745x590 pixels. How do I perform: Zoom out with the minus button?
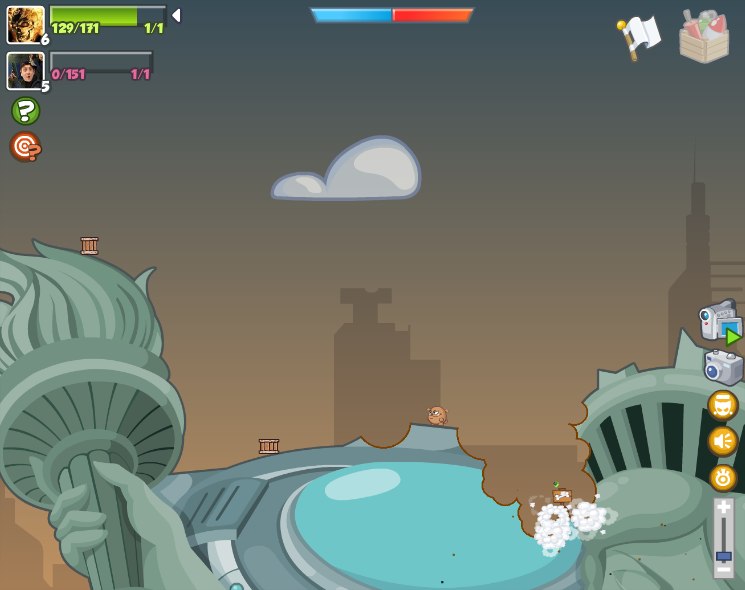click(x=724, y=569)
